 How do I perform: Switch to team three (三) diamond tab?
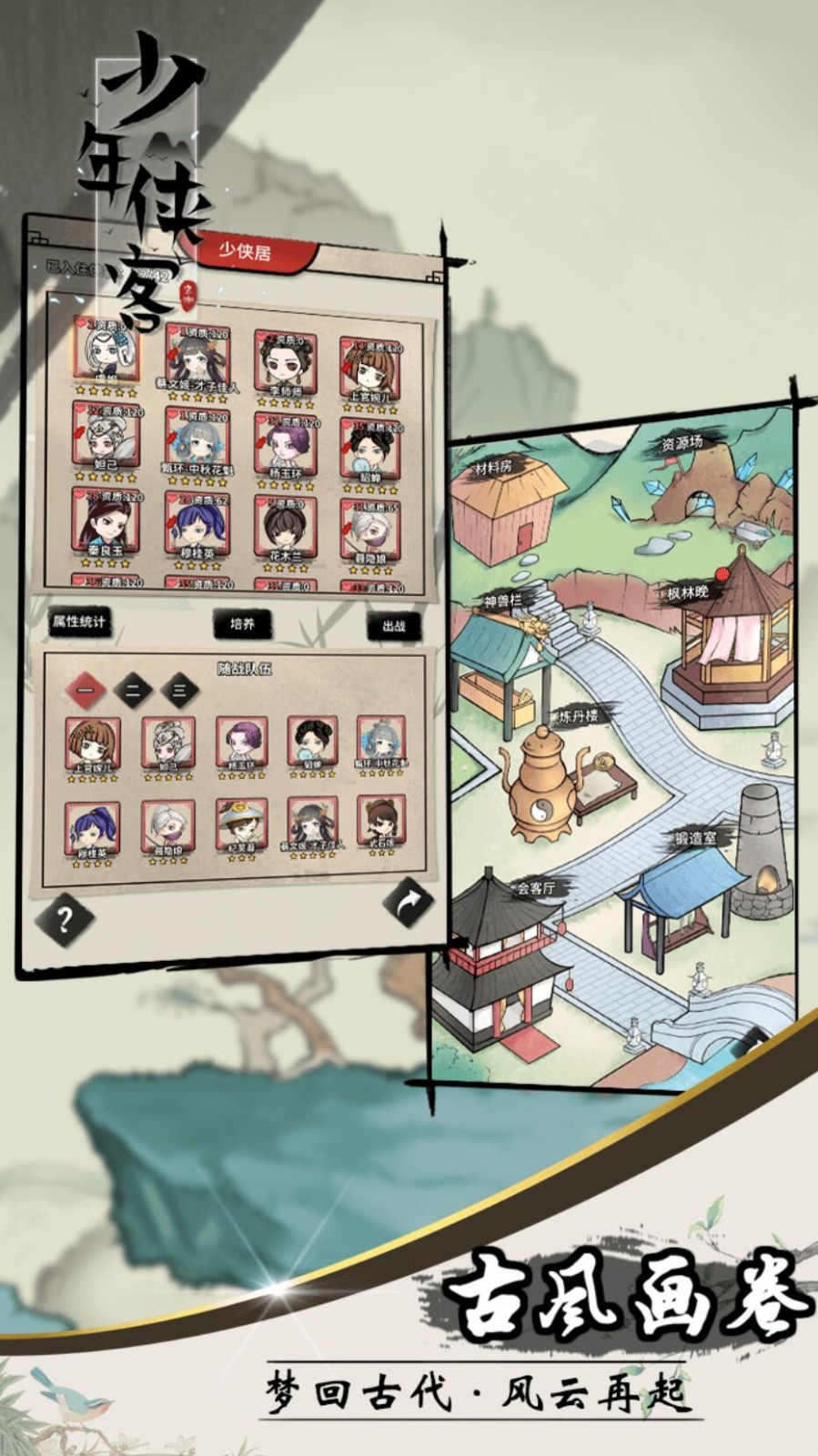[179, 691]
